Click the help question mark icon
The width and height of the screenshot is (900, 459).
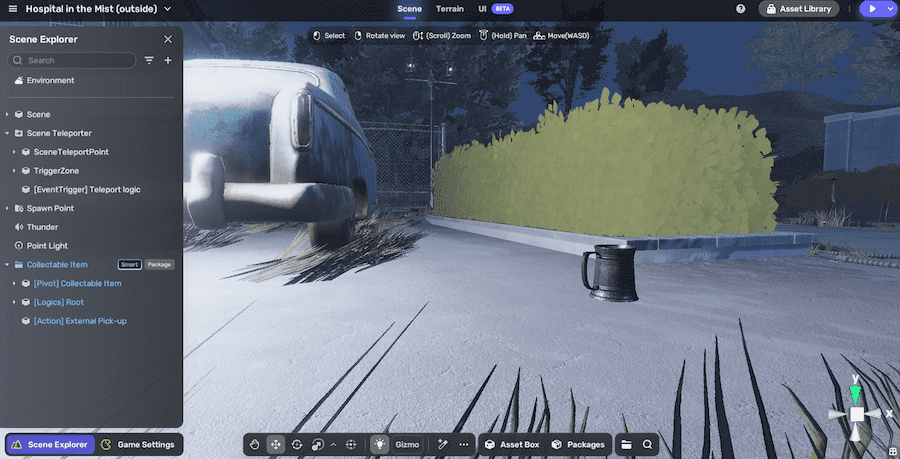tap(741, 9)
